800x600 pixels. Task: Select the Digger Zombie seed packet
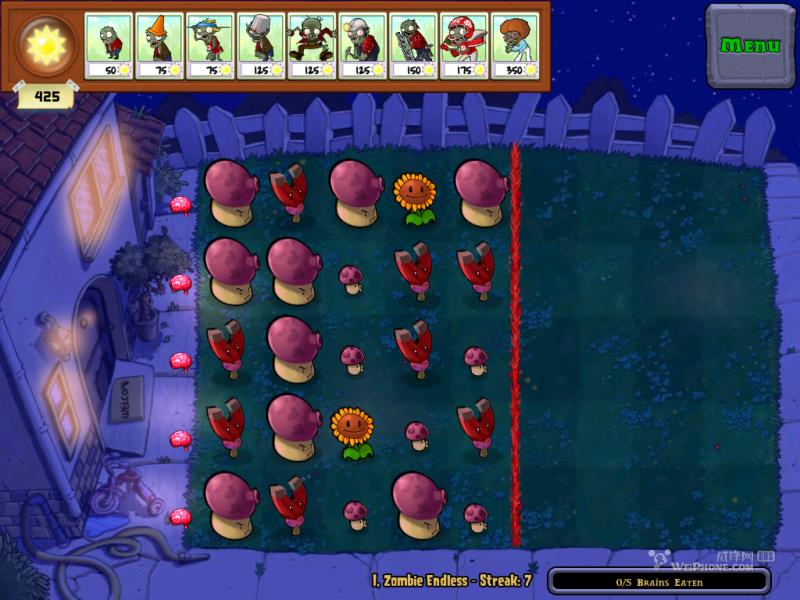(363, 45)
